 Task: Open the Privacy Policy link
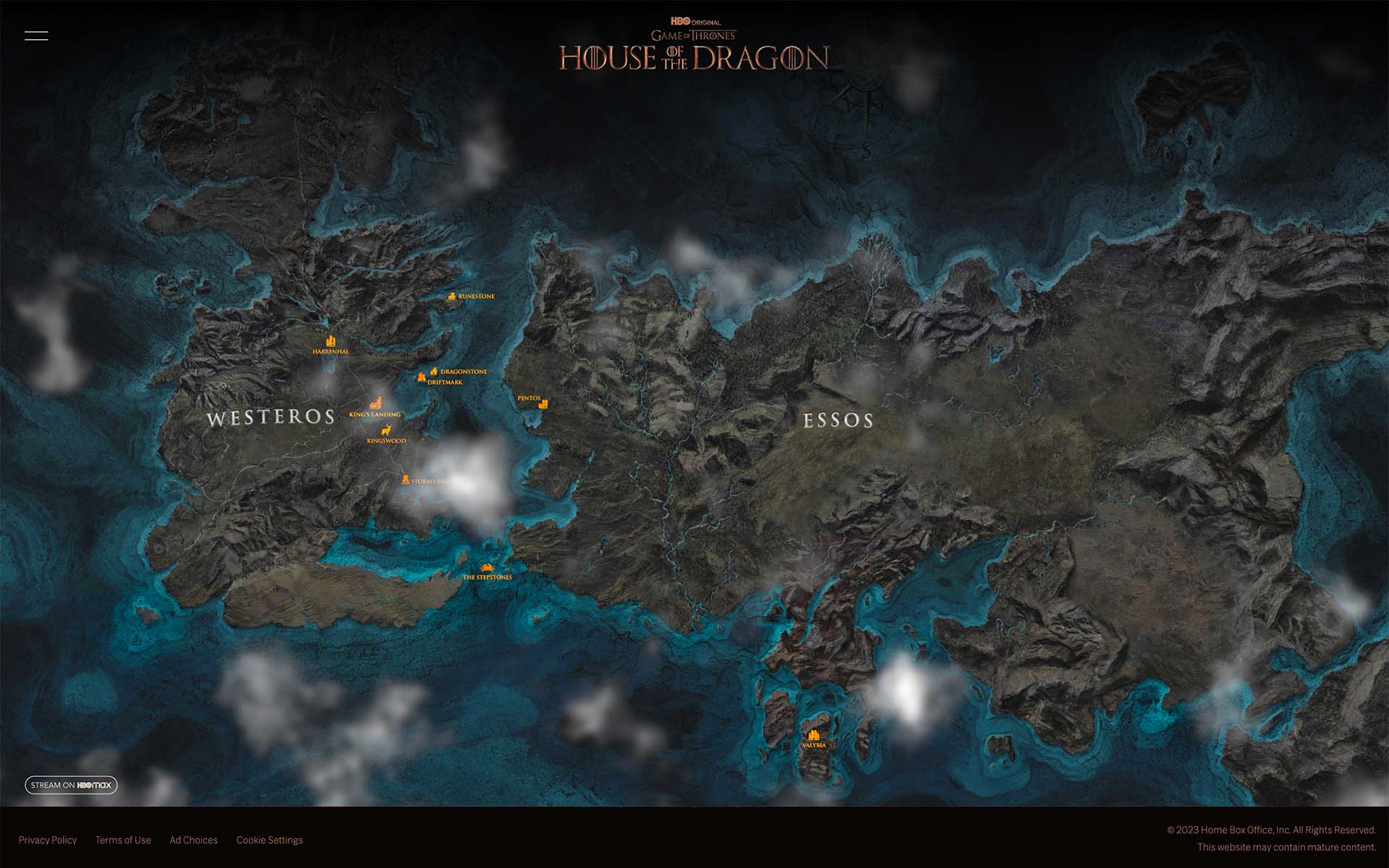[x=48, y=840]
